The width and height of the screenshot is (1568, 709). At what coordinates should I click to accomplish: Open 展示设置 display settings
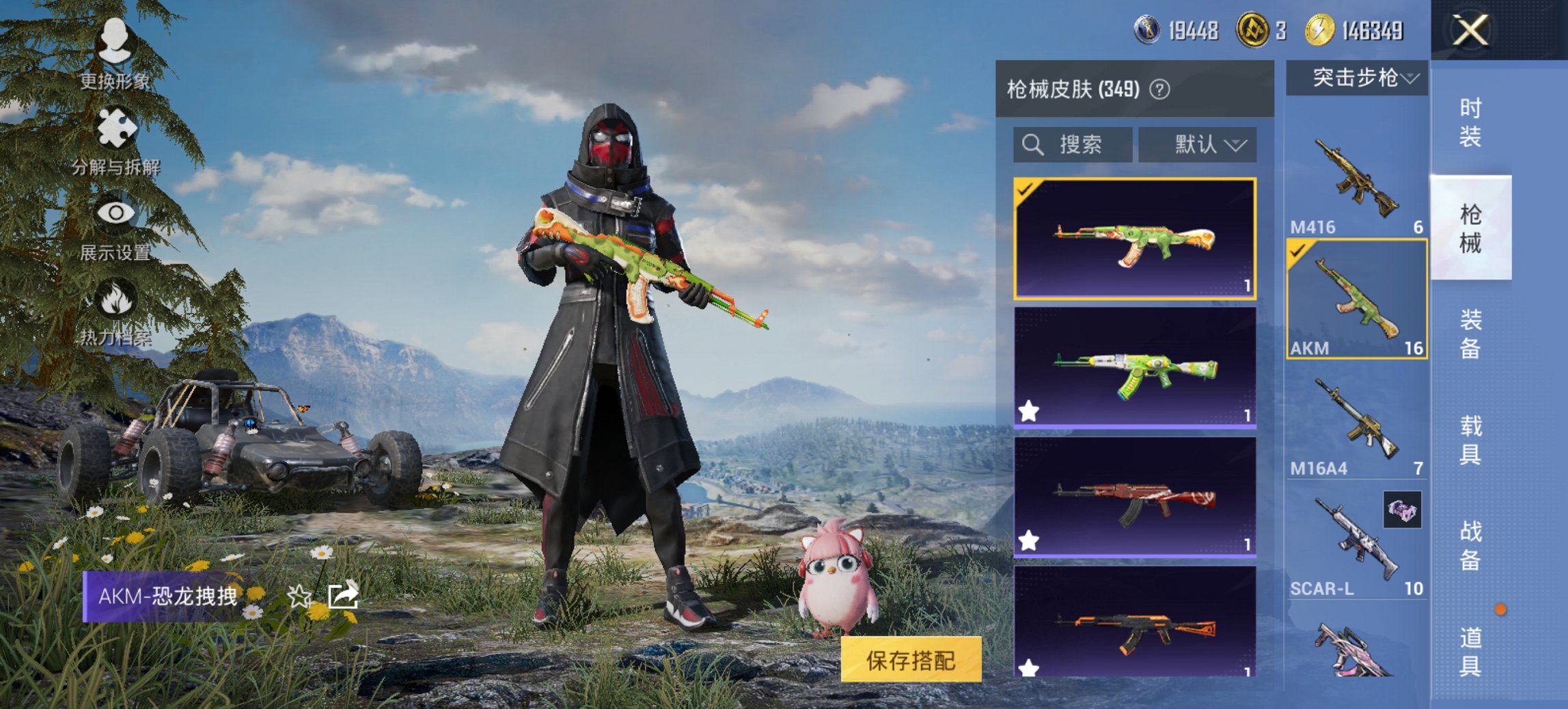(116, 212)
